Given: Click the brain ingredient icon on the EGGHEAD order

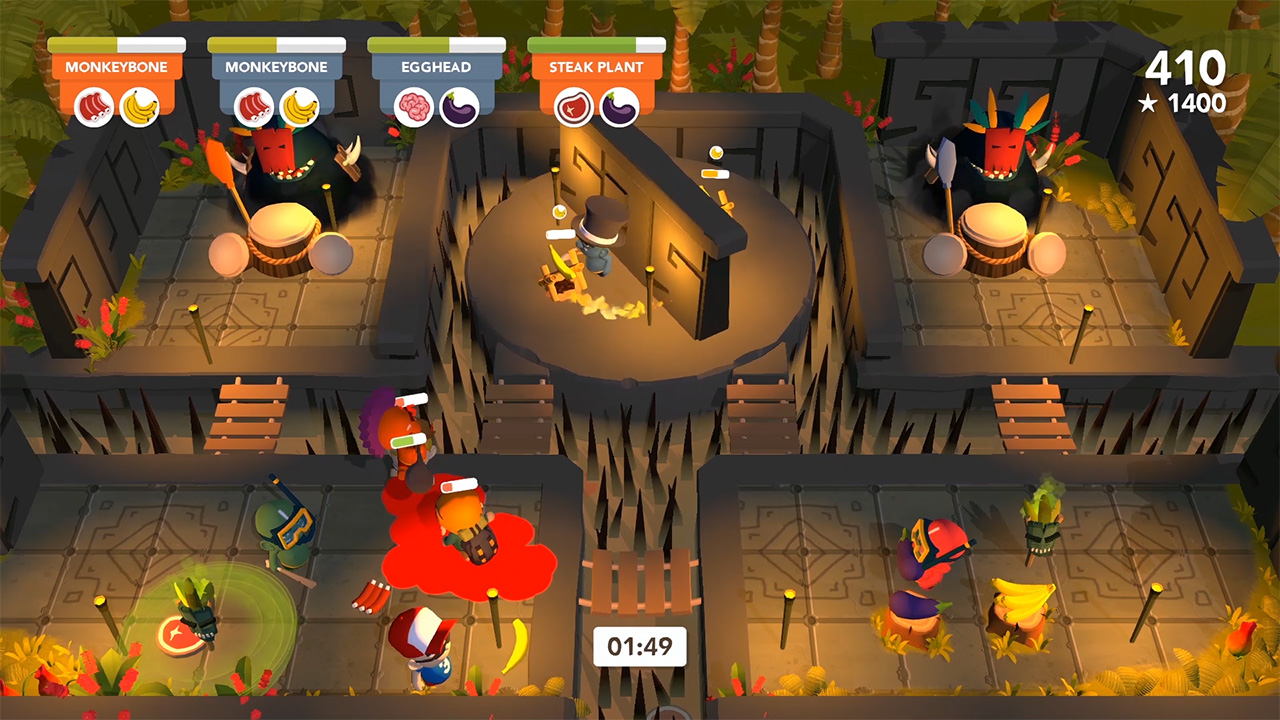Looking at the screenshot, I should click(x=414, y=106).
